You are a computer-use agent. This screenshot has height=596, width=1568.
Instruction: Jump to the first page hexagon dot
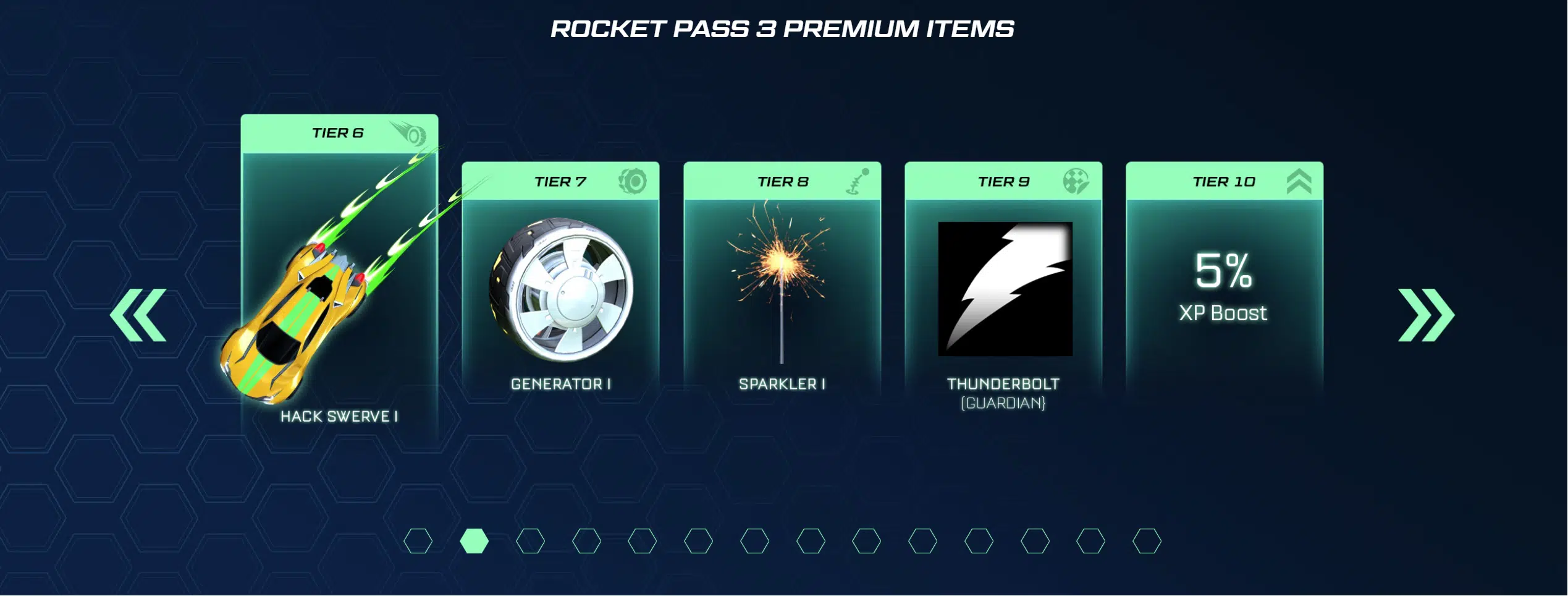tap(418, 542)
